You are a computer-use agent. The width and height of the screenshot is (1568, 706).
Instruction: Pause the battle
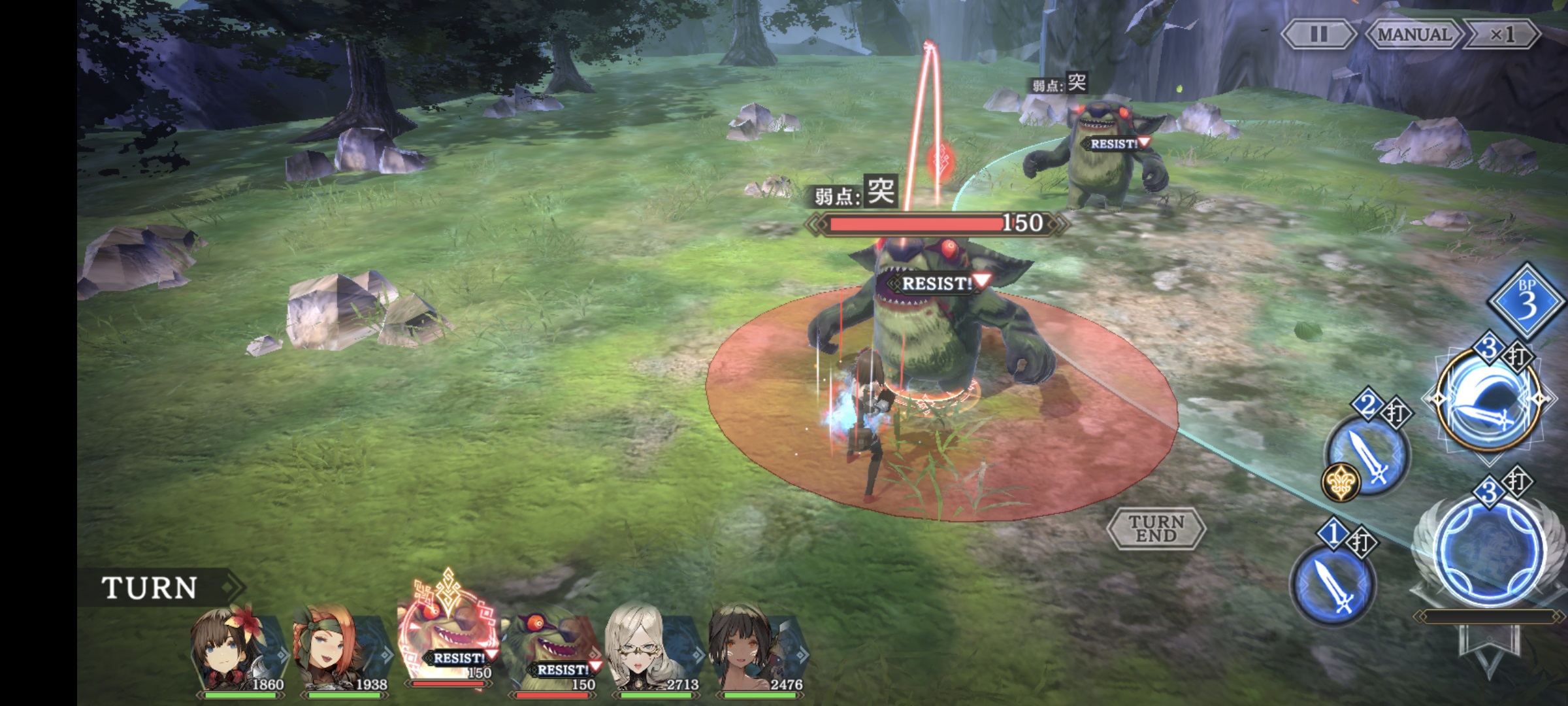pos(1318,34)
